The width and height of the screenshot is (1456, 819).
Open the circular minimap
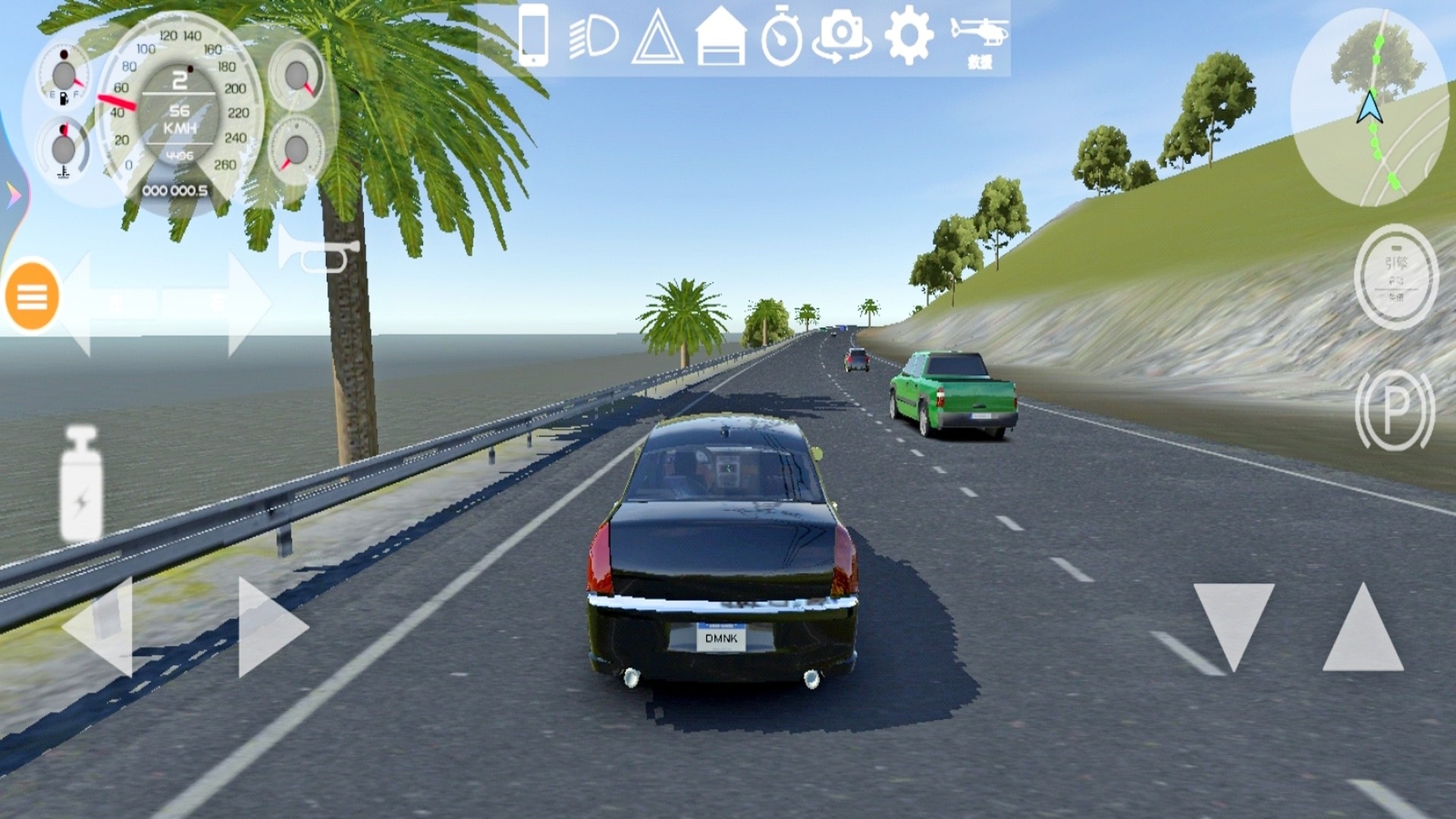pyautogui.click(x=1371, y=108)
